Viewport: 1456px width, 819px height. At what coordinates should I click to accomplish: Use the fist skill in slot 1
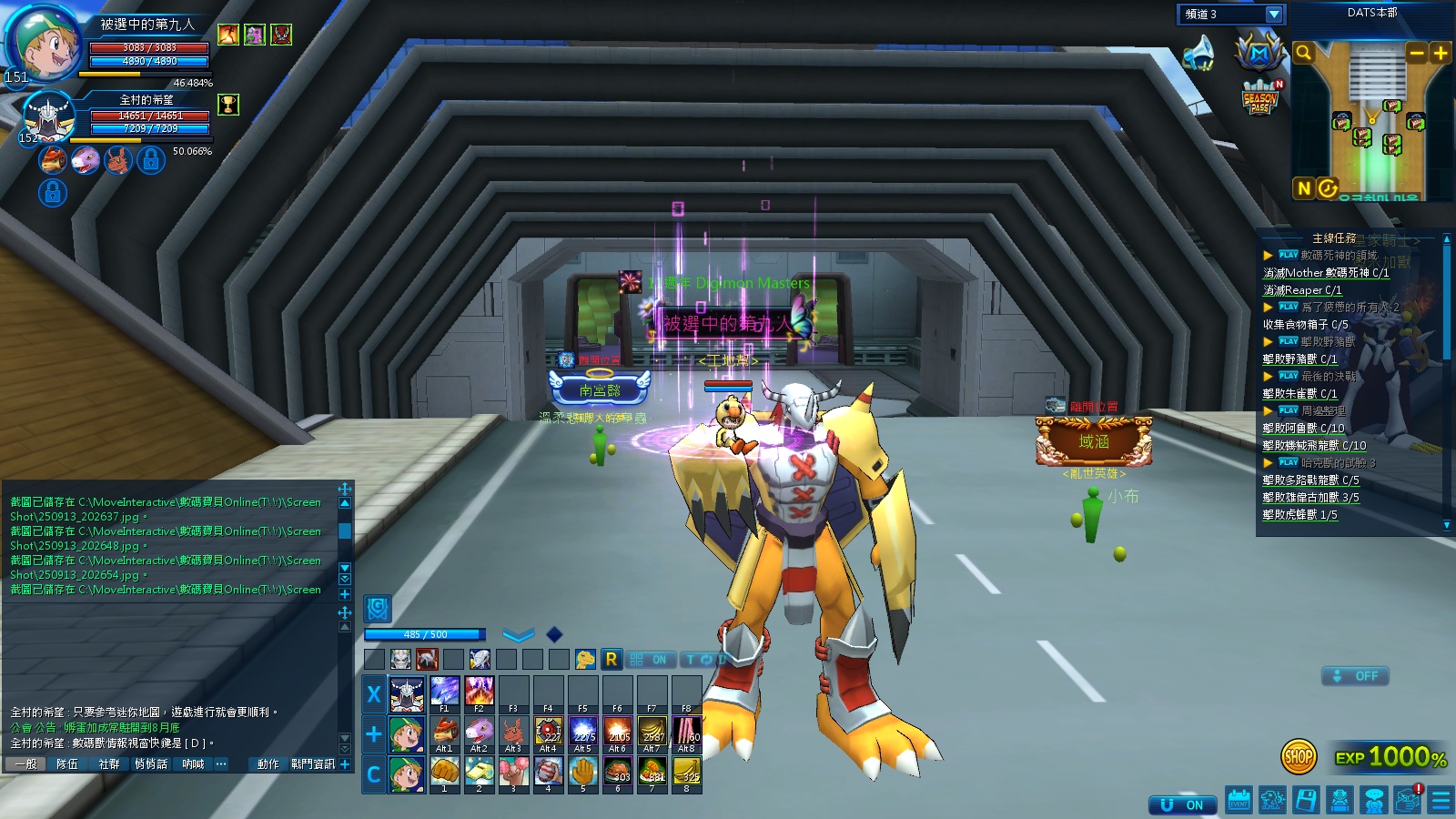(444, 773)
